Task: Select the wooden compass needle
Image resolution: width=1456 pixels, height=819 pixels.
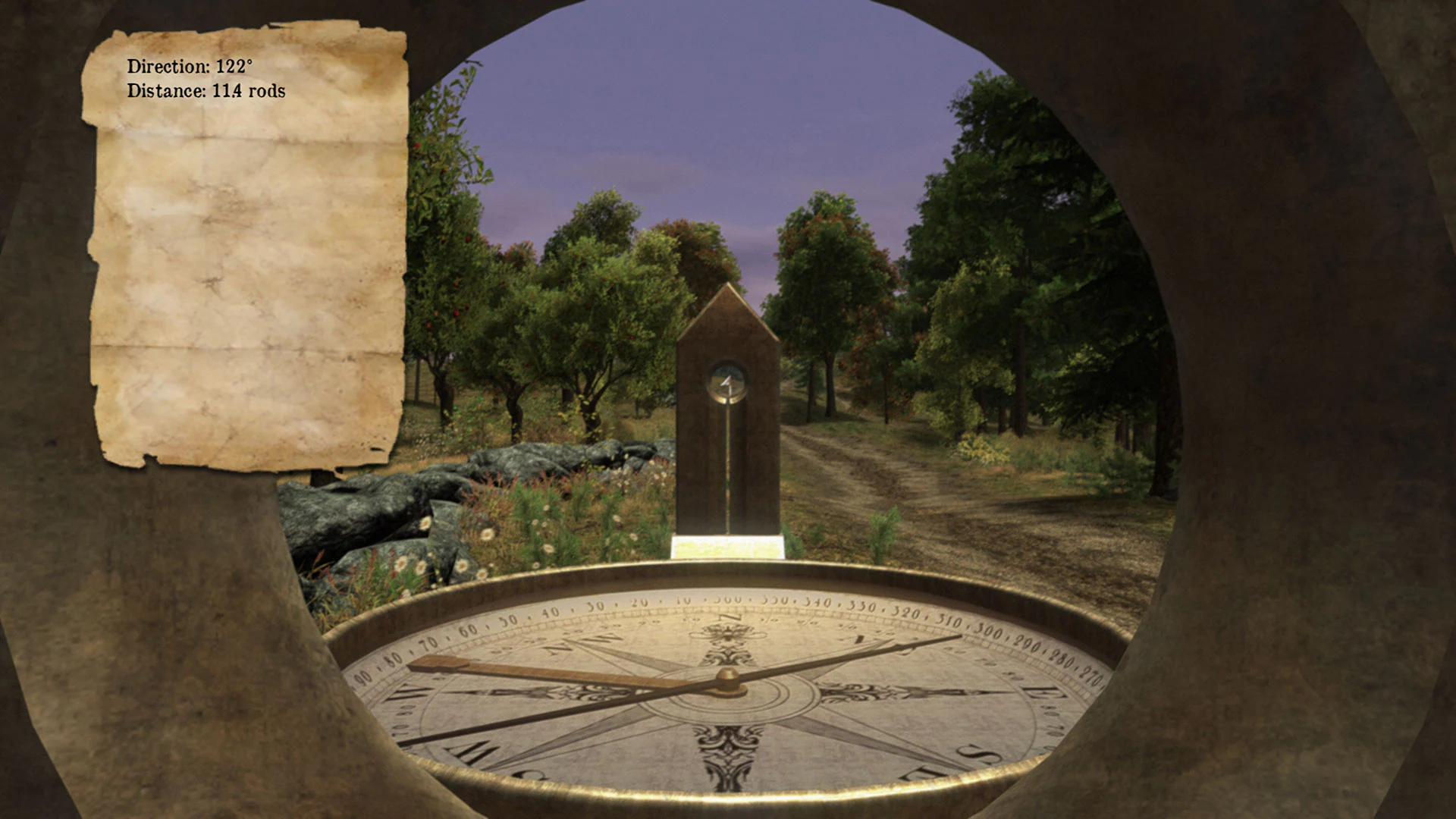Action: pyautogui.click(x=531, y=667)
